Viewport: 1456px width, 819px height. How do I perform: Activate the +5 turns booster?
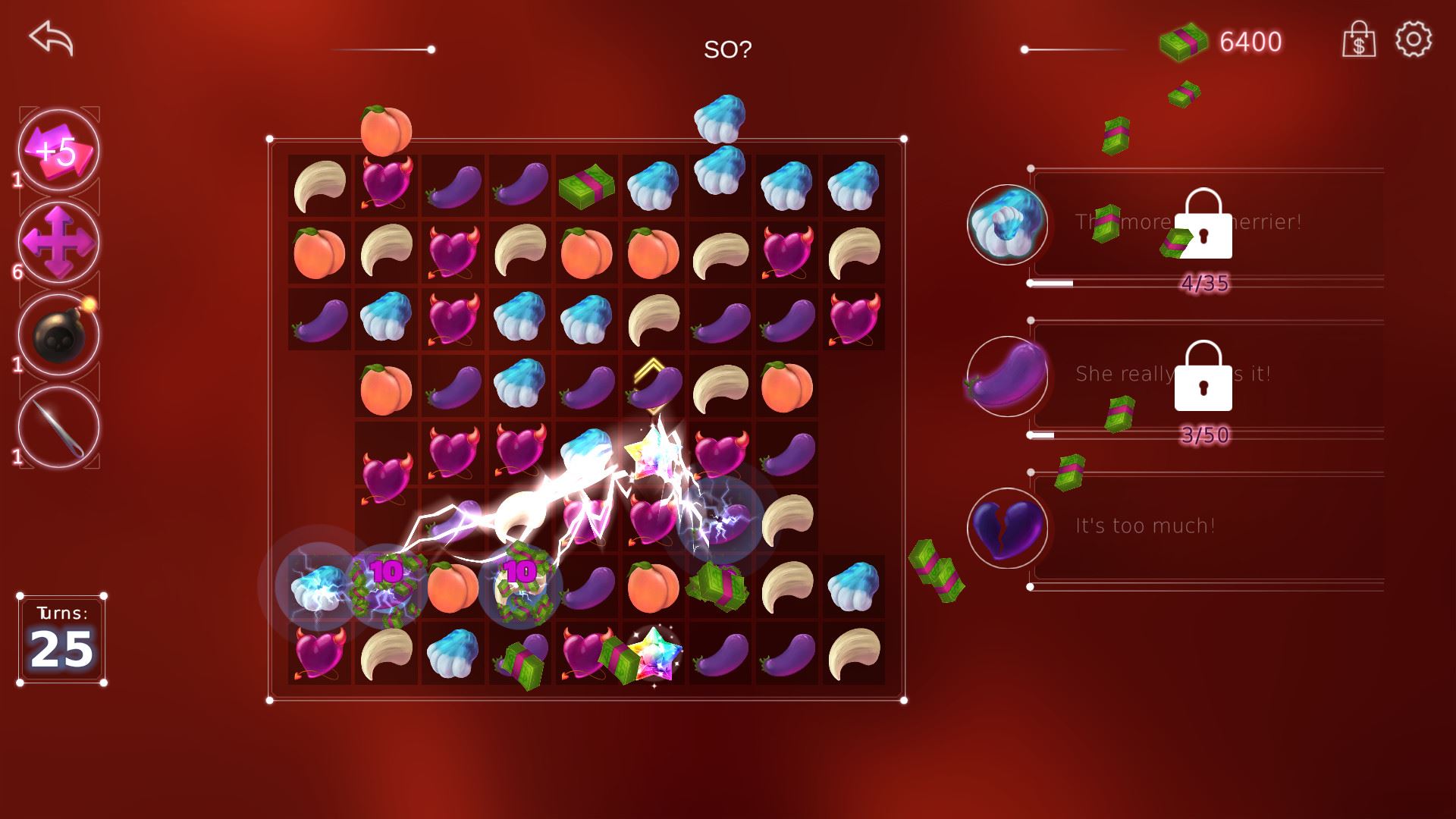coord(58,150)
